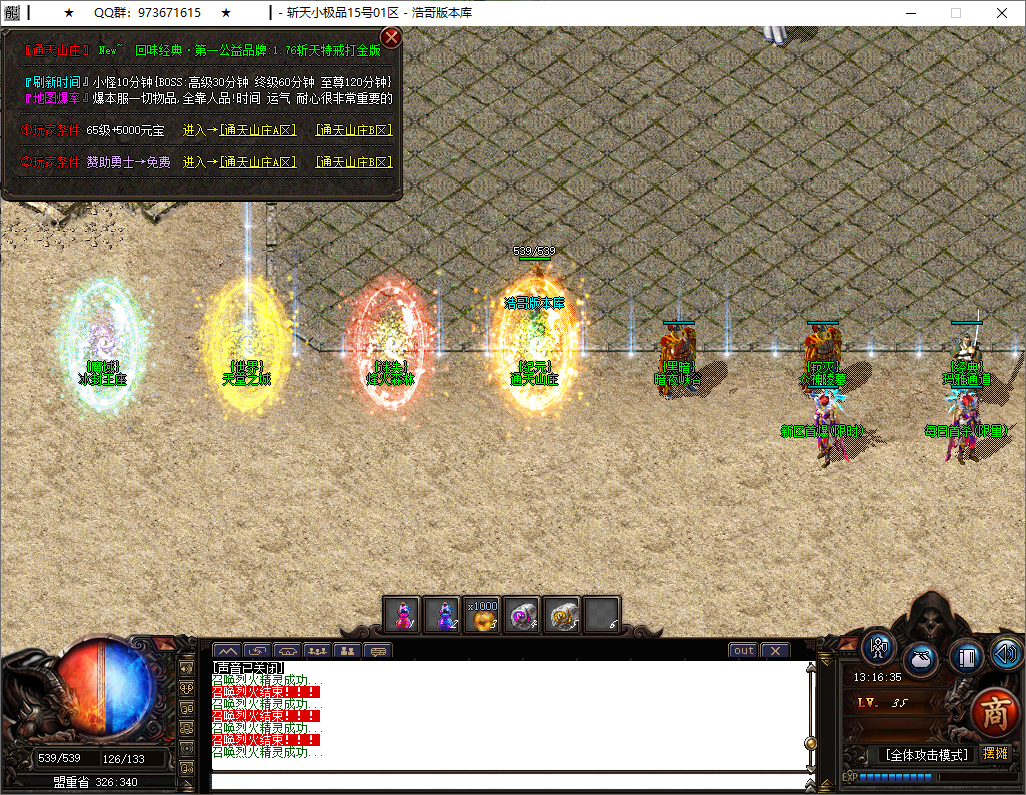Viewport: 1026px width, 795px height.
Task: Enter 通天山庄A区 on the 赞助勇士 free row
Action: tap(258, 162)
